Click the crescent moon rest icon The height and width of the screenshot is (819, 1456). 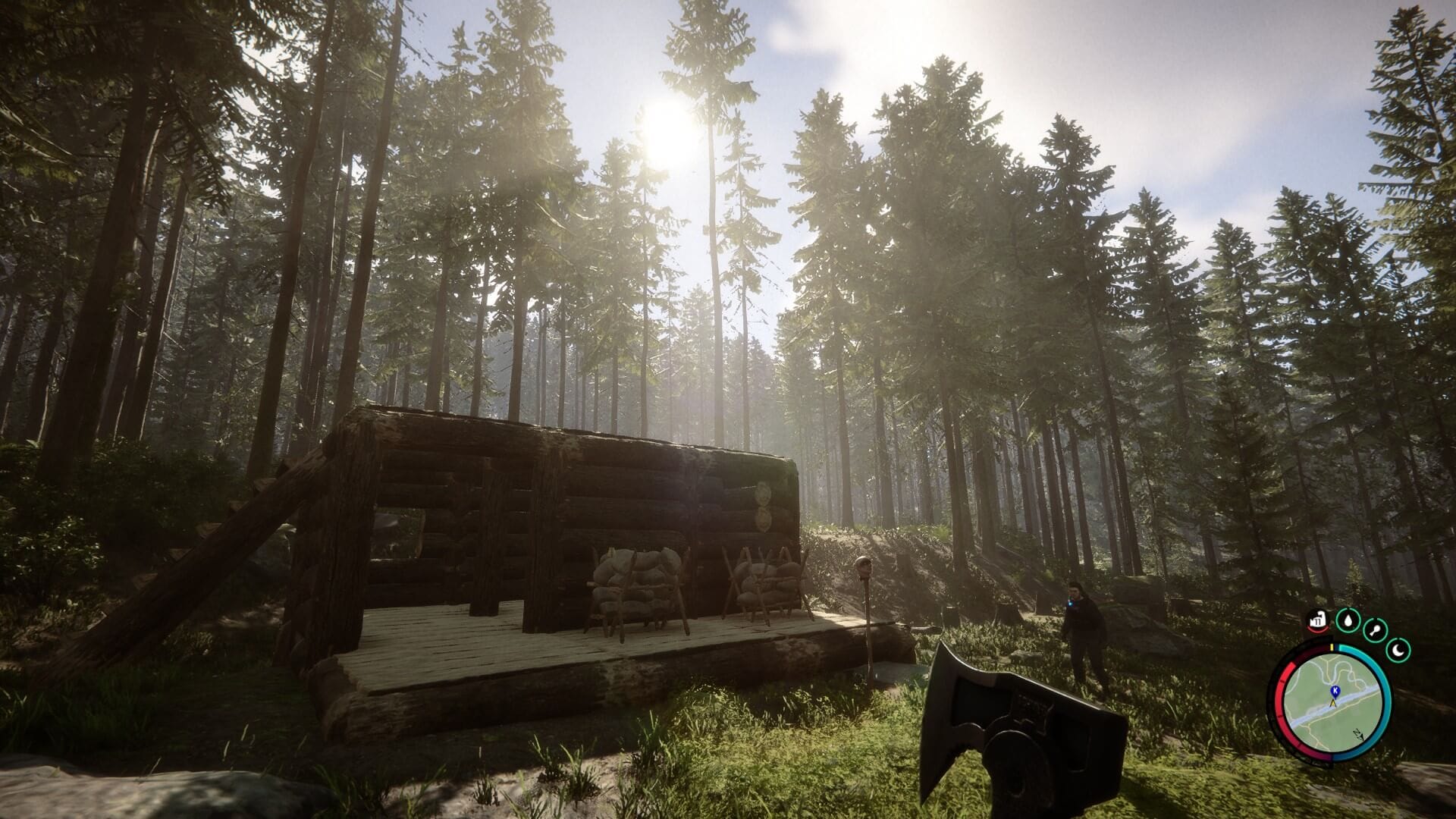pos(1398,651)
